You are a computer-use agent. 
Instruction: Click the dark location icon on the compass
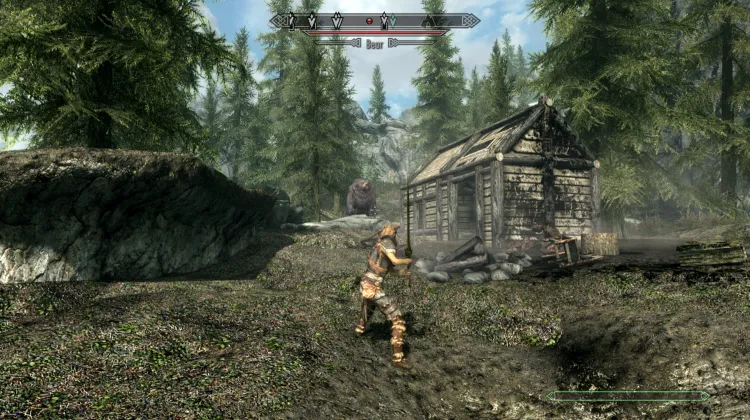pyautogui.click(x=428, y=21)
